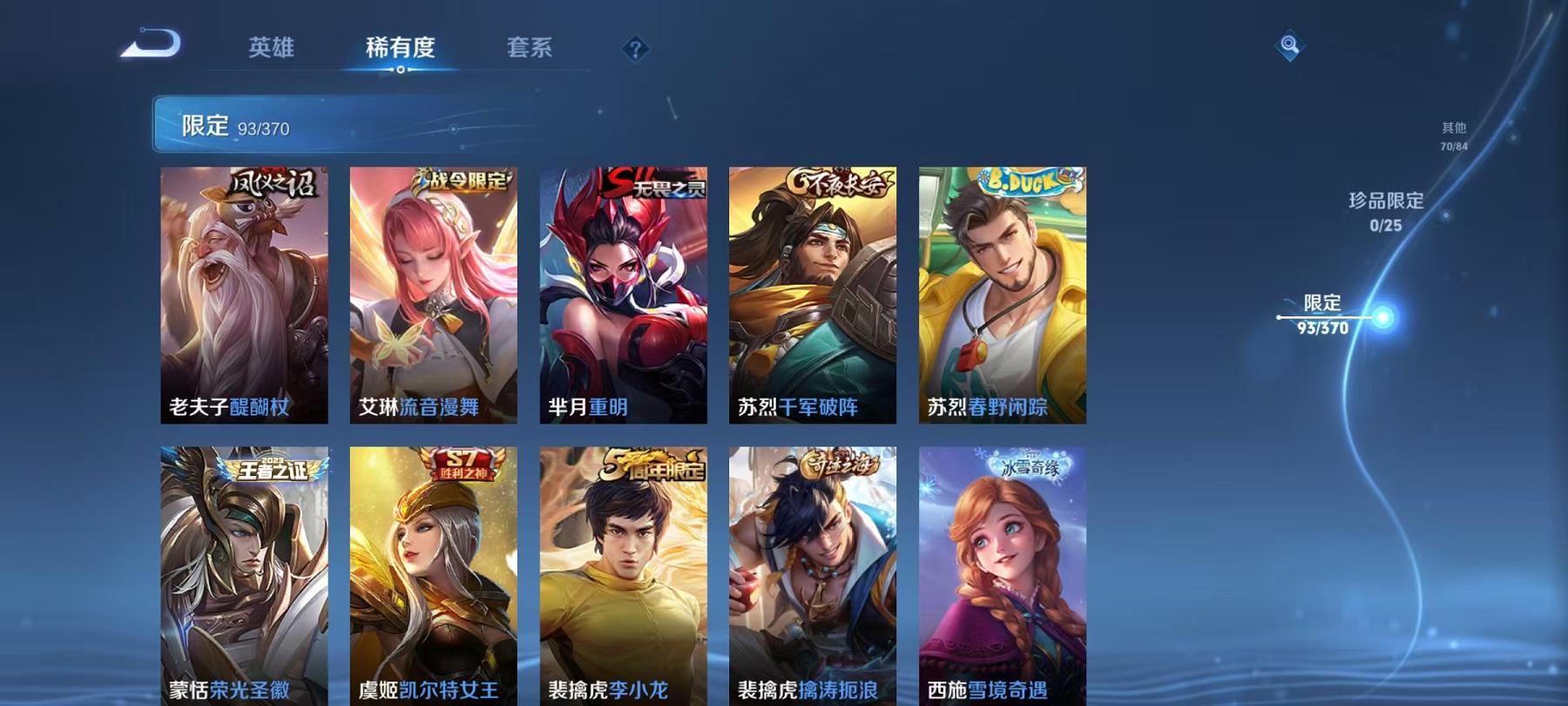Image resolution: width=1568 pixels, height=706 pixels.
Task: Open help via the question mark icon
Action: (635, 50)
